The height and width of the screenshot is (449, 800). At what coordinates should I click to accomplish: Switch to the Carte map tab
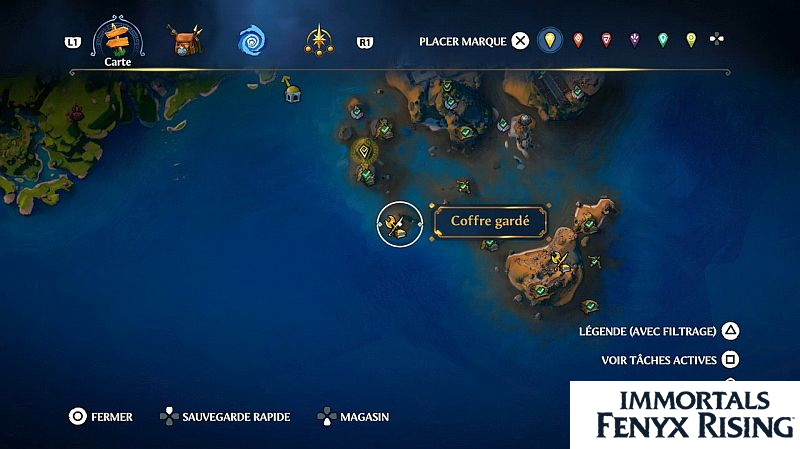pyautogui.click(x=118, y=41)
